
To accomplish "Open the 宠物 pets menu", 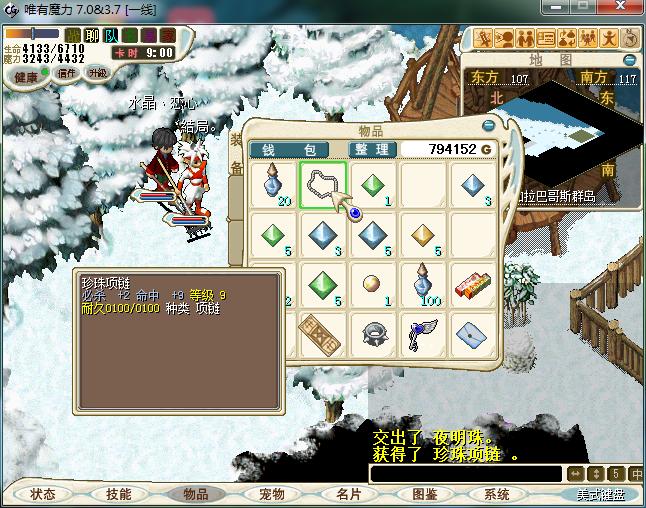I will point(271,494).
